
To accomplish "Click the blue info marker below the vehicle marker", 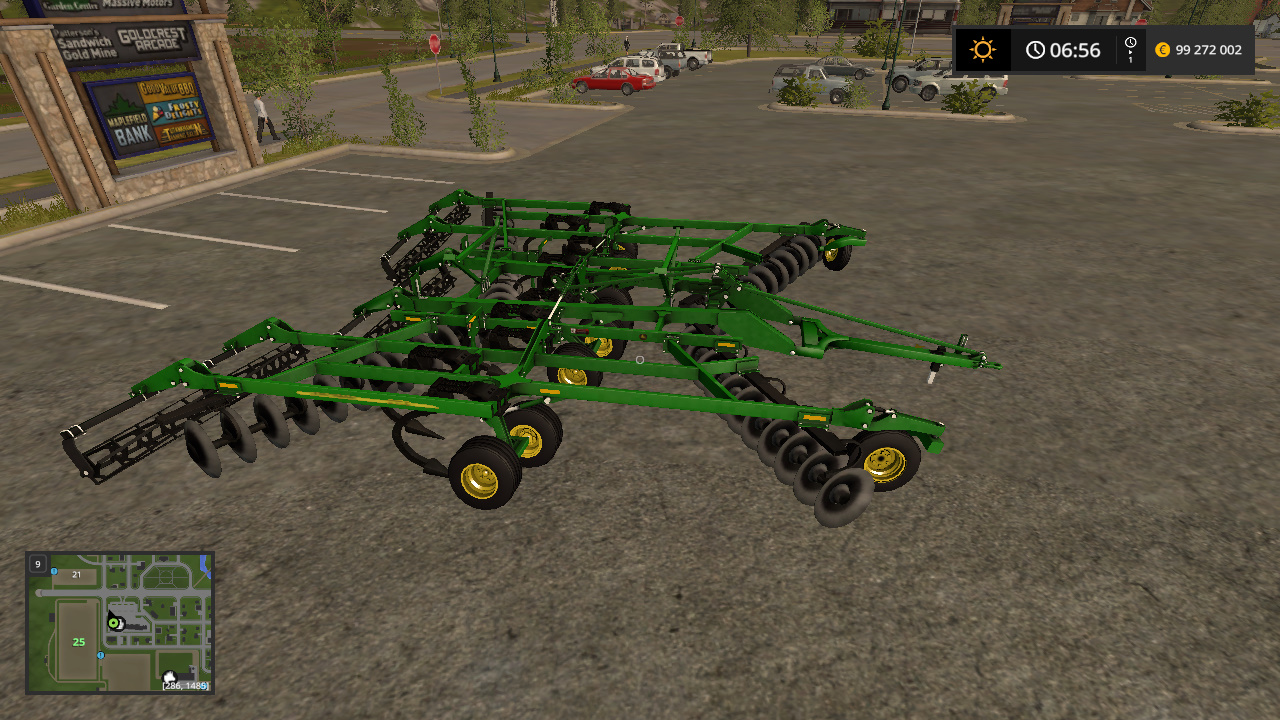I will pos(100,655).
